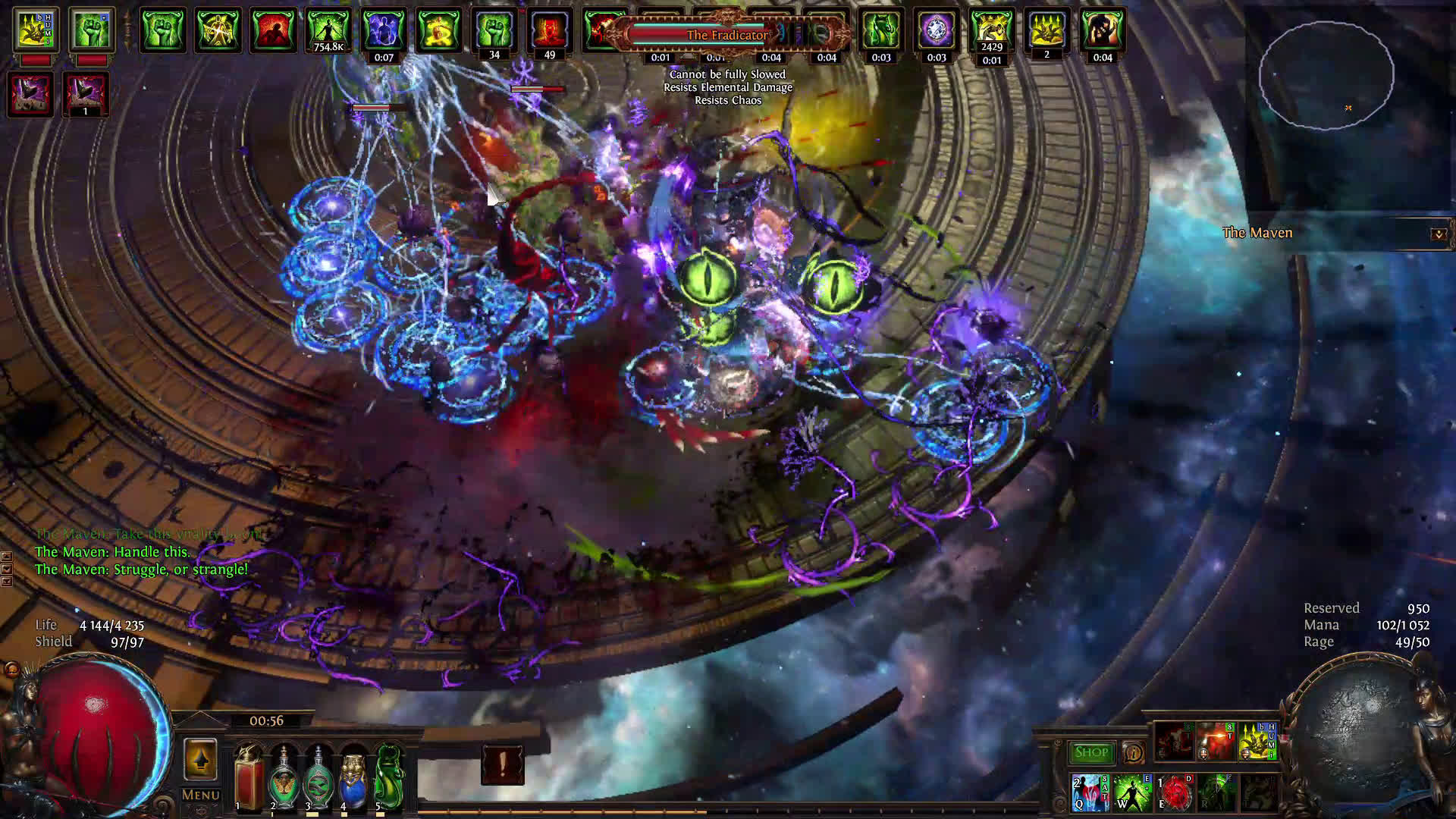The height and width of the screenshot is (819, 1456).
Task: Click the purple lightning silhouette buff icon
Action: point(384,31)
